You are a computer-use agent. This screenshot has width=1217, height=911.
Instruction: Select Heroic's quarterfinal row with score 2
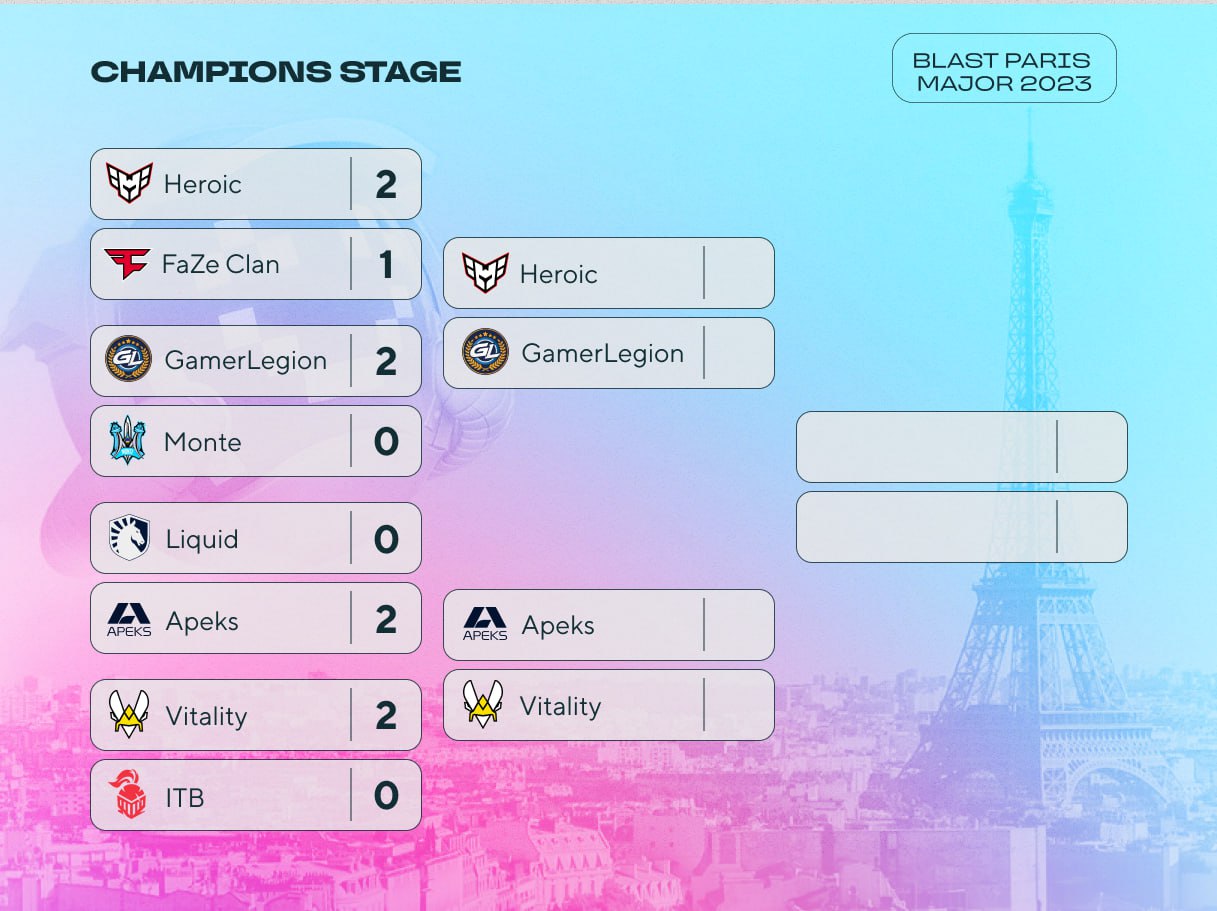[x=255, y=184]
